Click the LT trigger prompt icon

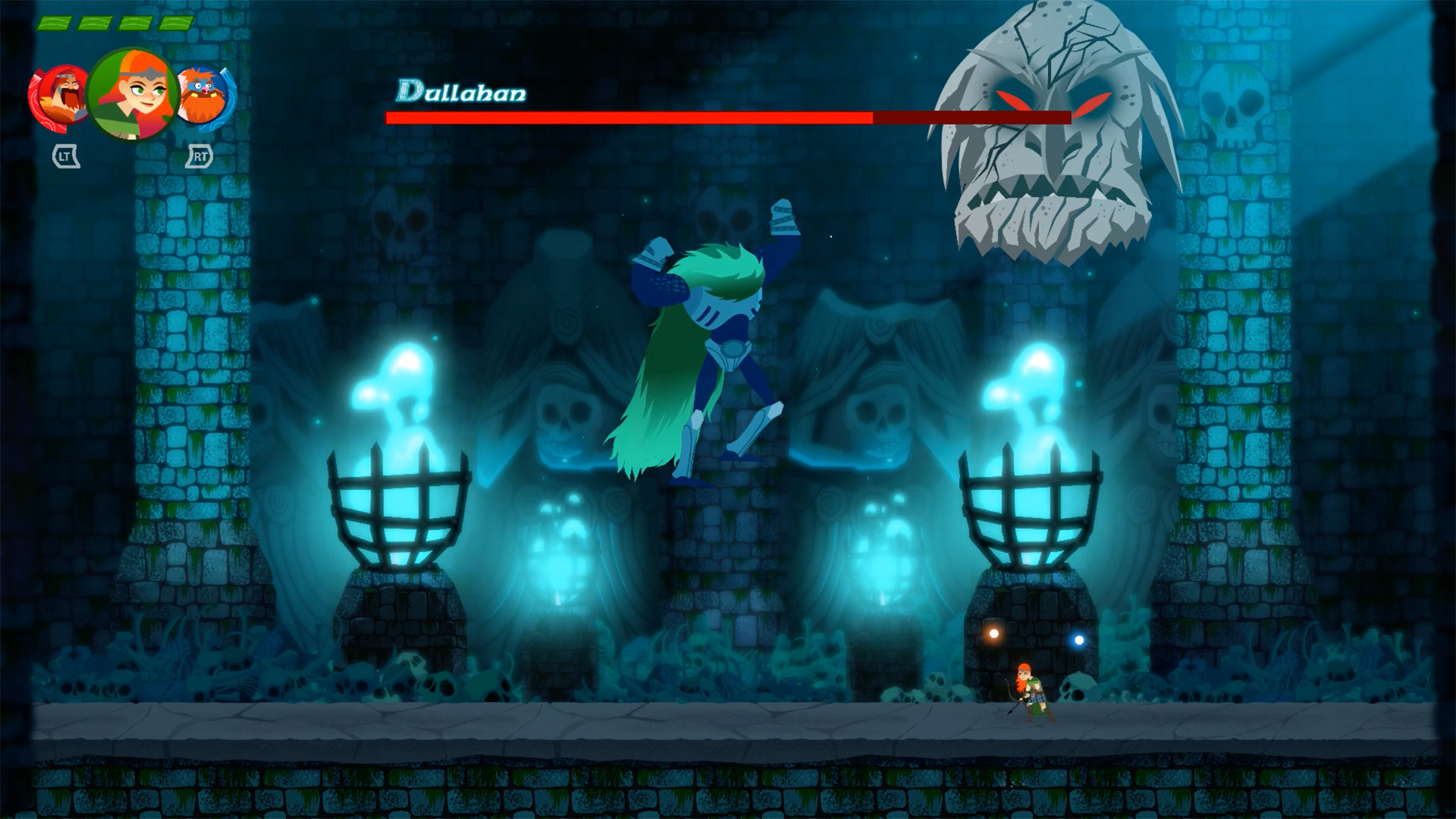tap(66, 156)
